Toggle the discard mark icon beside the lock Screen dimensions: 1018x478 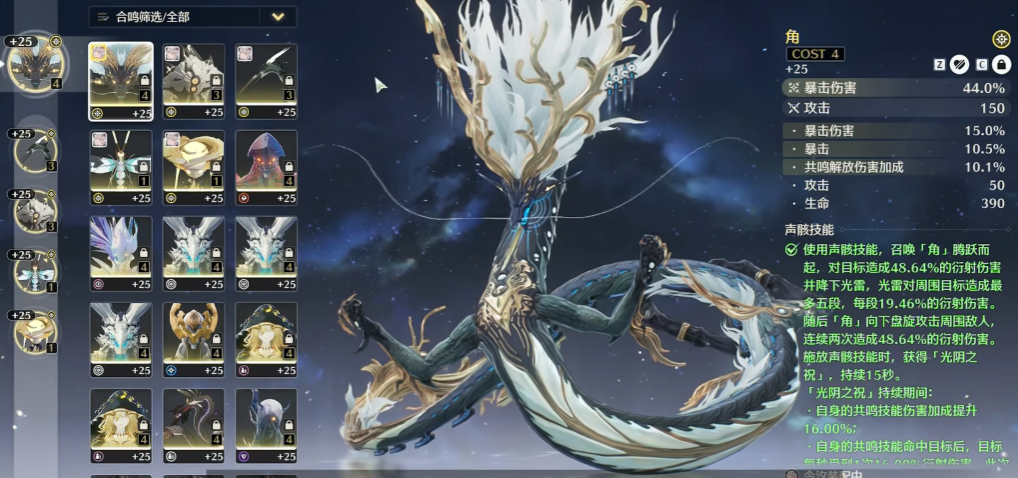[959, 64]
